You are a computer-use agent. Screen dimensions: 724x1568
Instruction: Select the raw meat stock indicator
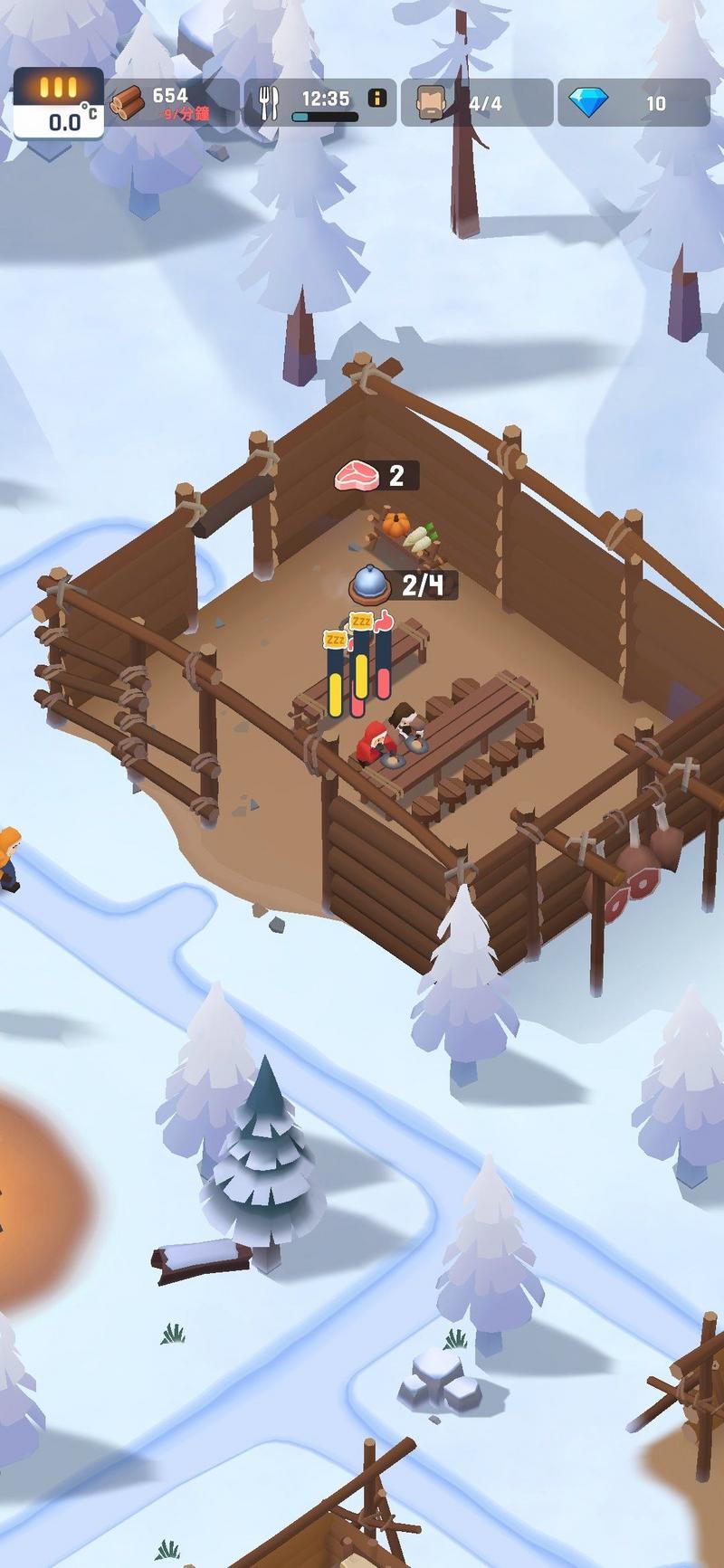376,476
